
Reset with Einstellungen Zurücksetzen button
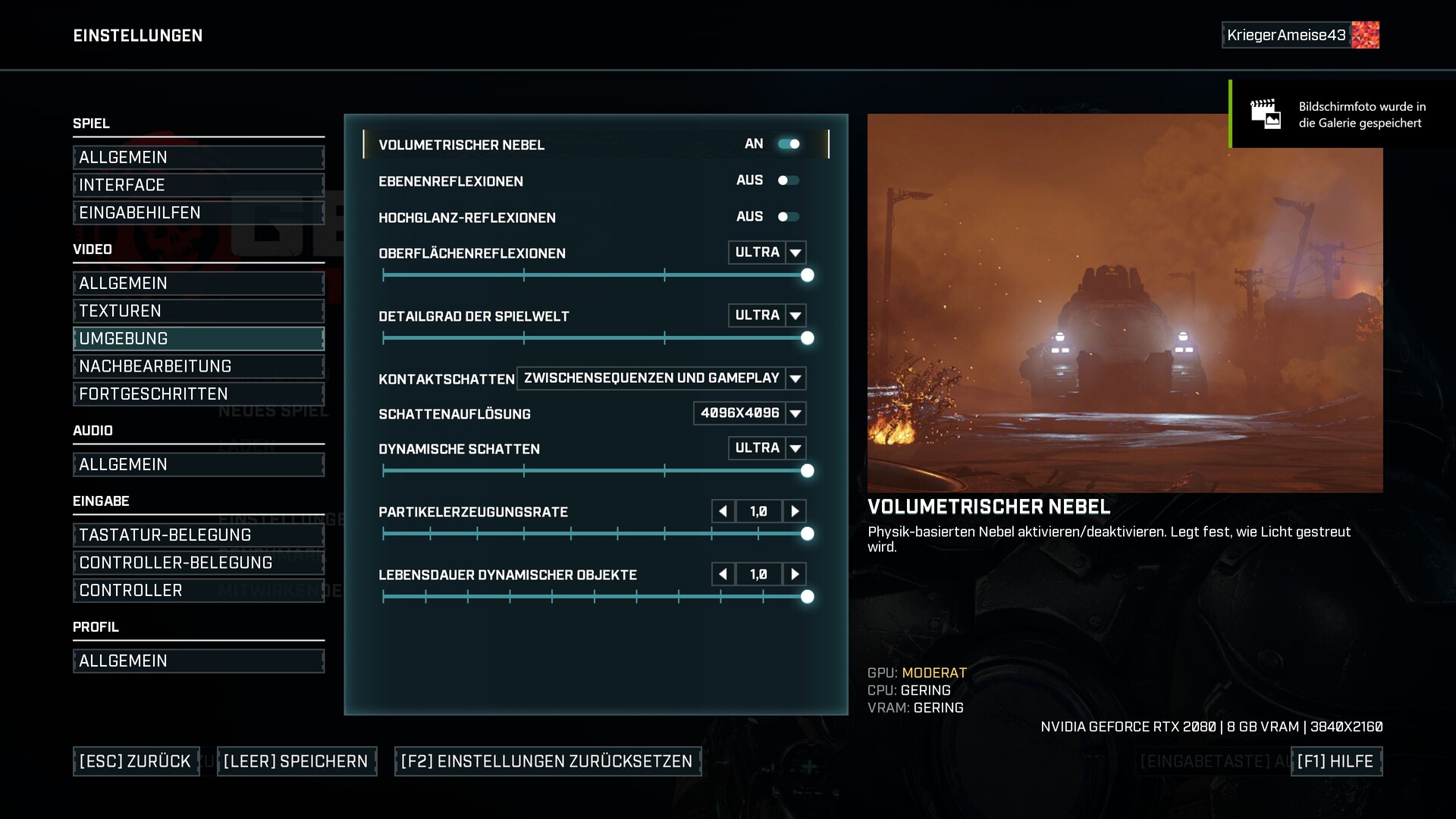tap(548, 761)
